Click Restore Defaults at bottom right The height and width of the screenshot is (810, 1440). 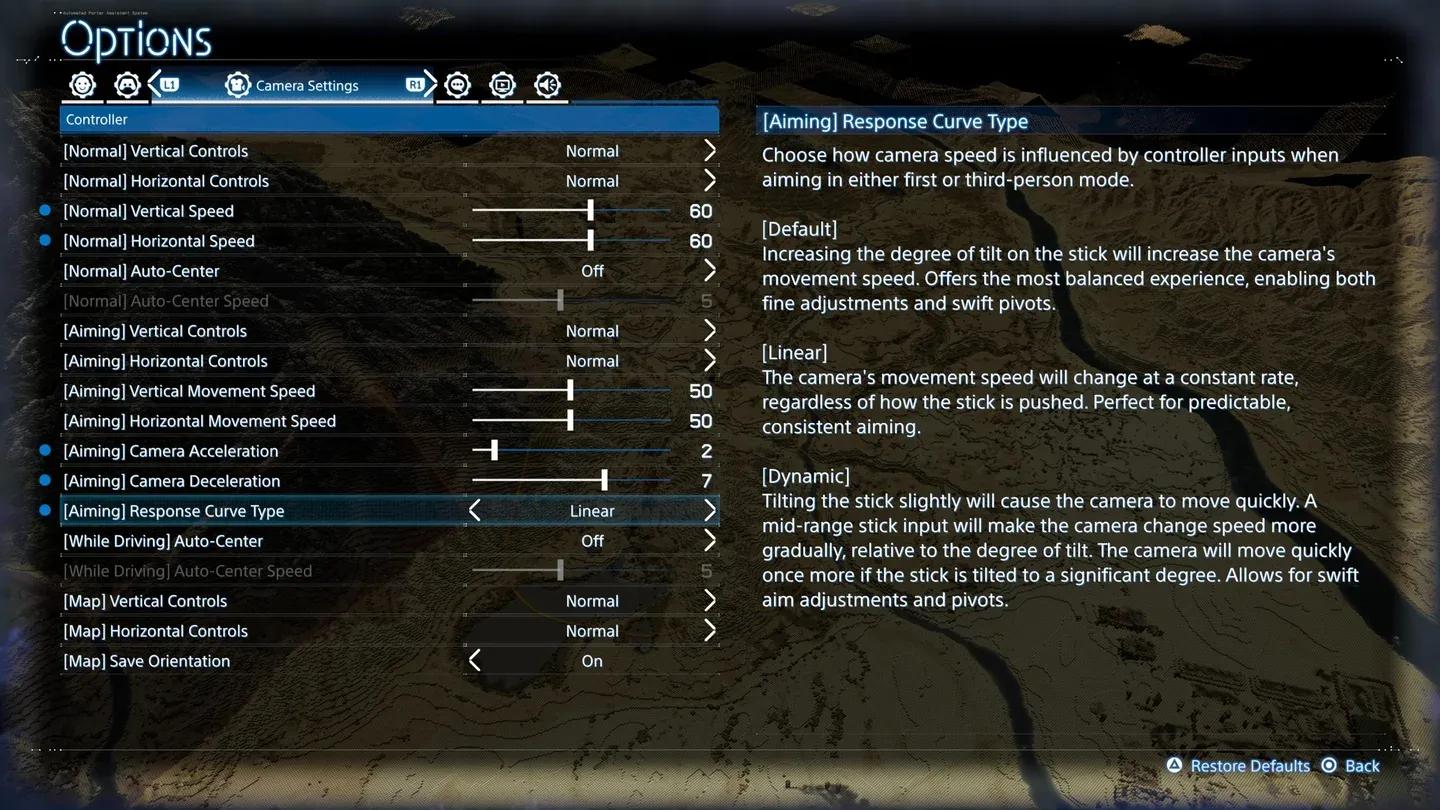tap(1249, 765)
